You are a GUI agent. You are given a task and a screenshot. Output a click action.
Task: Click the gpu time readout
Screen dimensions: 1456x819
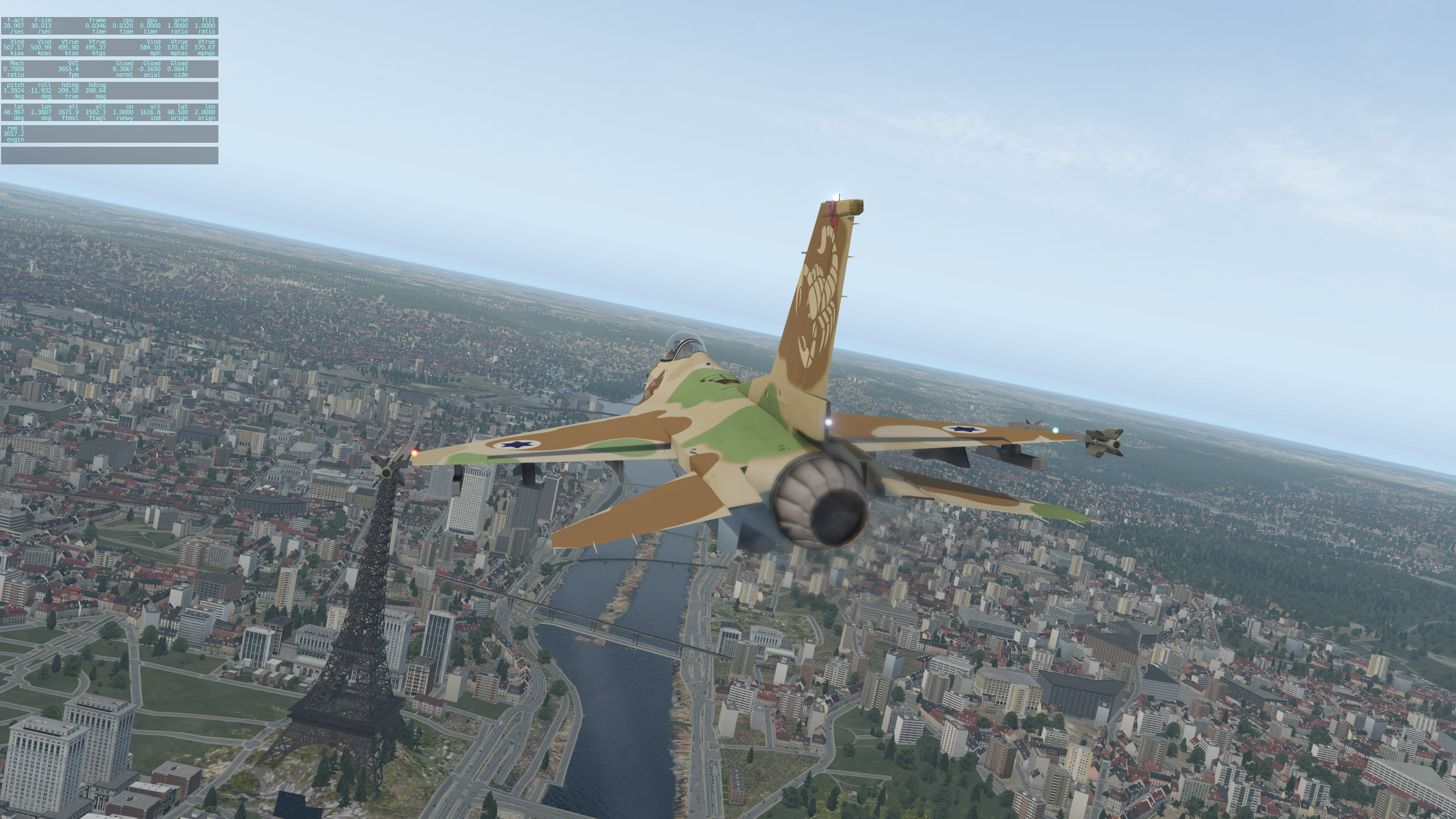150,26
